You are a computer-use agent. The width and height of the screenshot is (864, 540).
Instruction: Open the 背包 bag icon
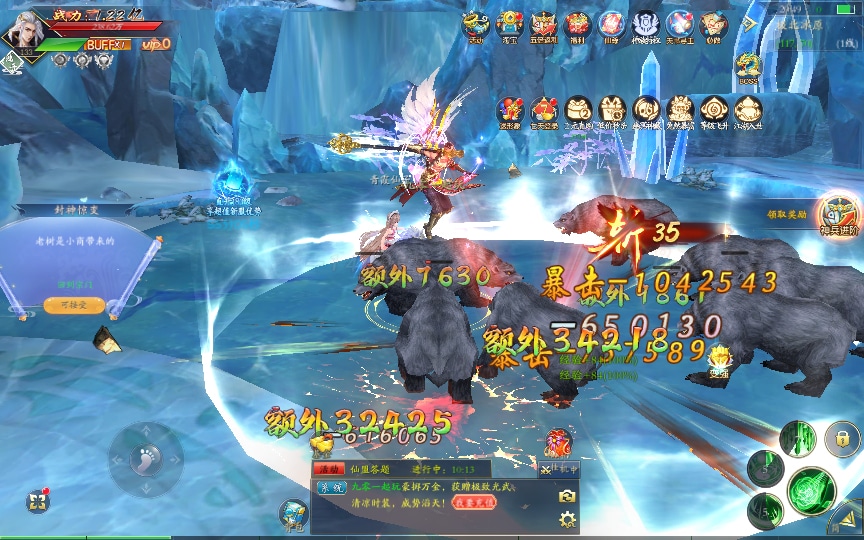click(294, 514)
